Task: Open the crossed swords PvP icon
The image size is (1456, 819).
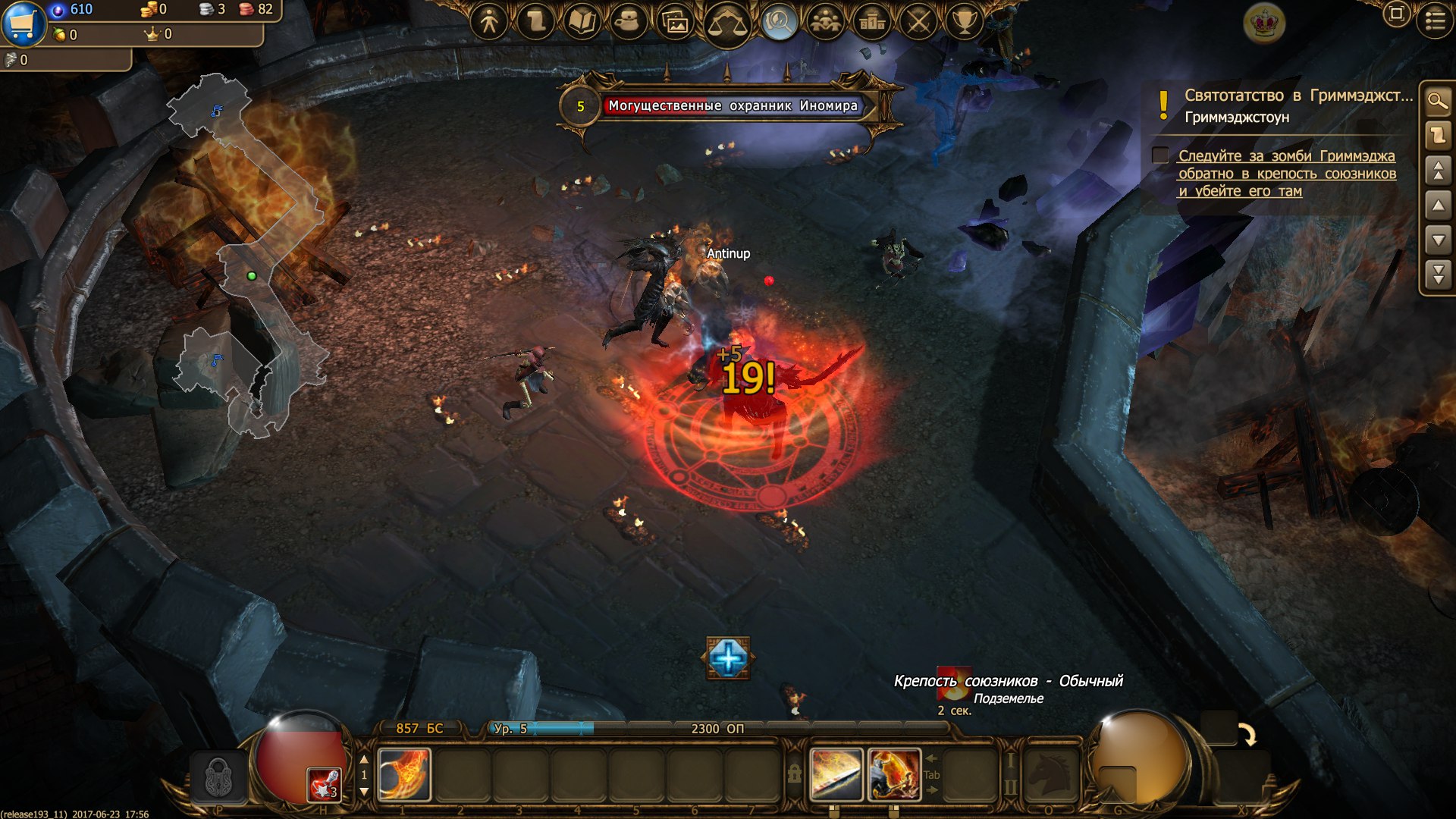Action: pyautogui.click(x=918, y=22)
